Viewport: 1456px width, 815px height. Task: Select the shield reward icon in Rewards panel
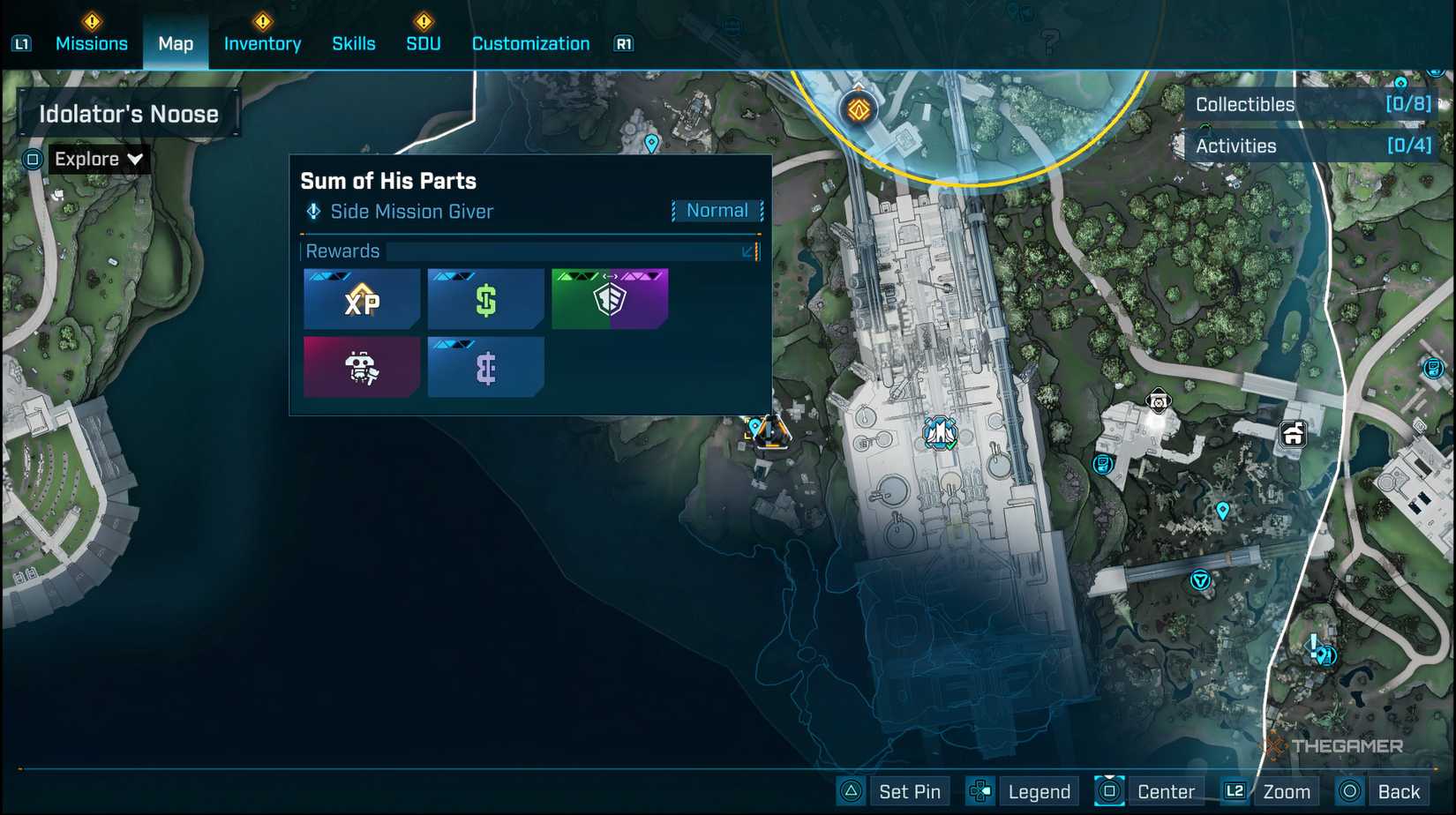tap(610, 299)
